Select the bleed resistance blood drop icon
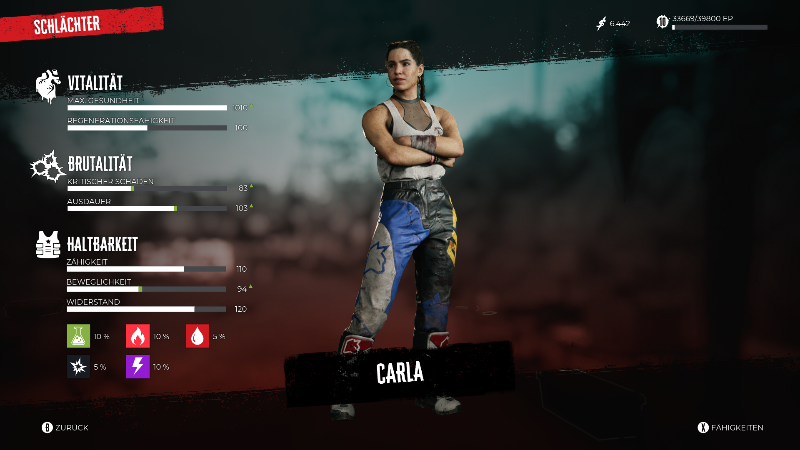 coord(196,336)
